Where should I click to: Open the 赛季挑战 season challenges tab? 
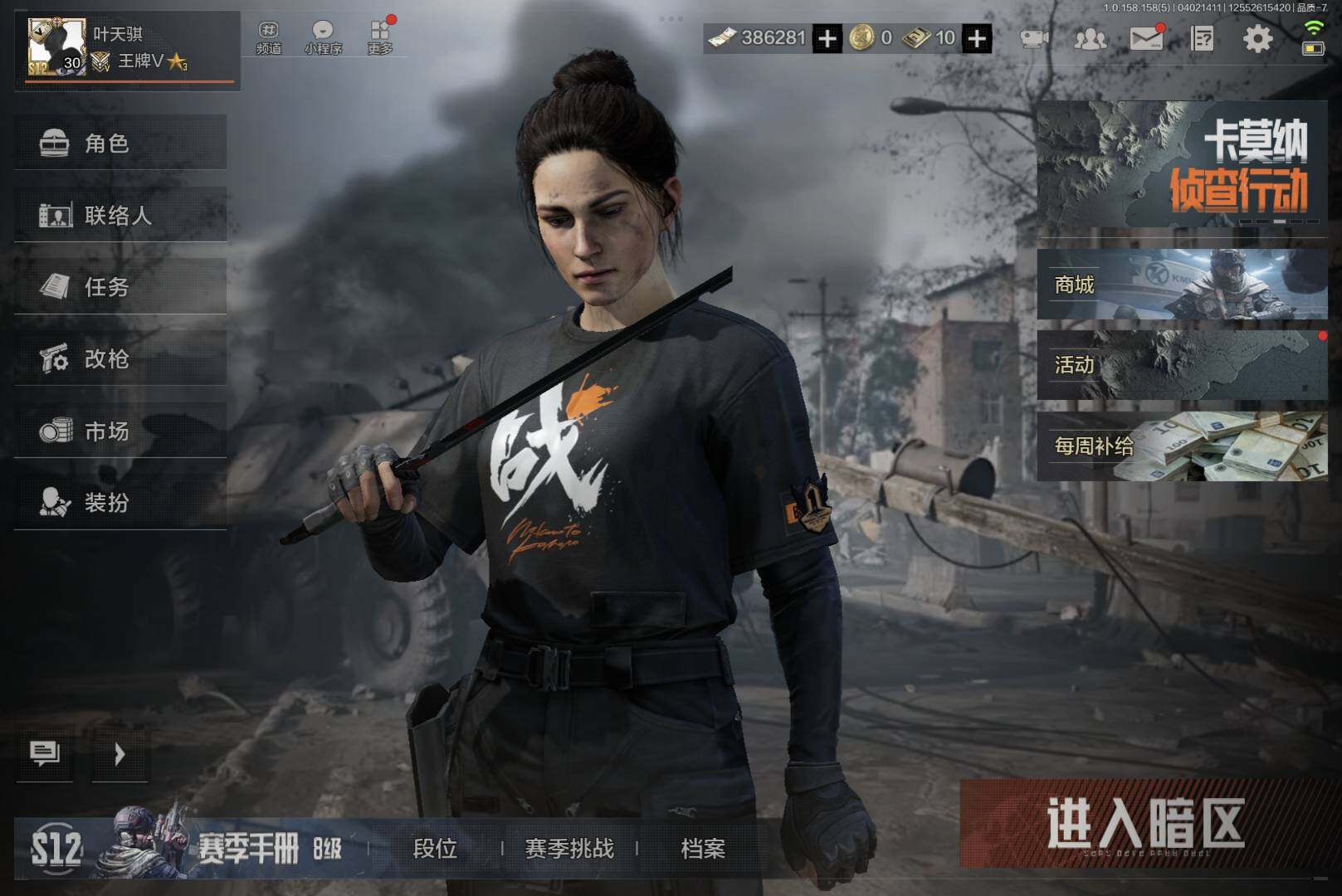click(x=569, y=848)
